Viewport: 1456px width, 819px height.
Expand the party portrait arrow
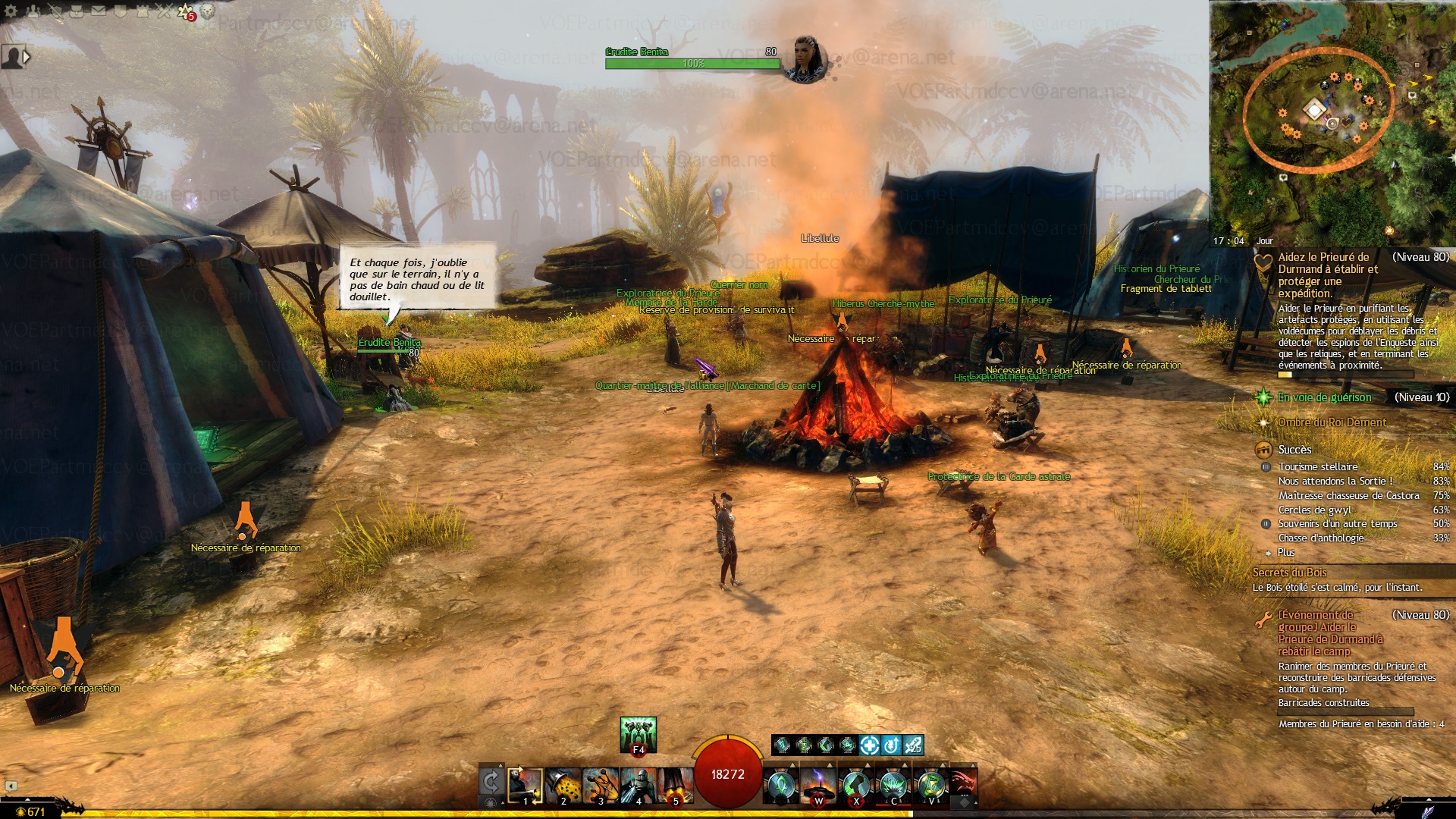tap(27, 56)
